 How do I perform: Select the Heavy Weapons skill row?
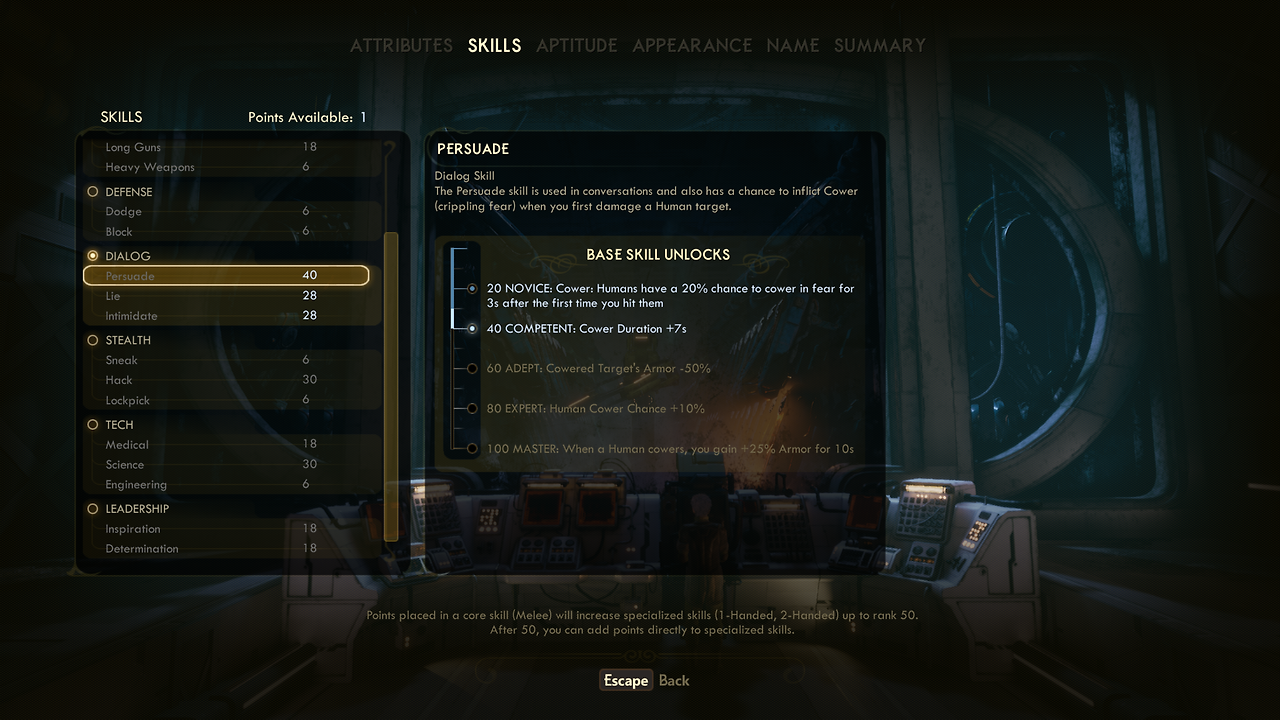point(226,167)
